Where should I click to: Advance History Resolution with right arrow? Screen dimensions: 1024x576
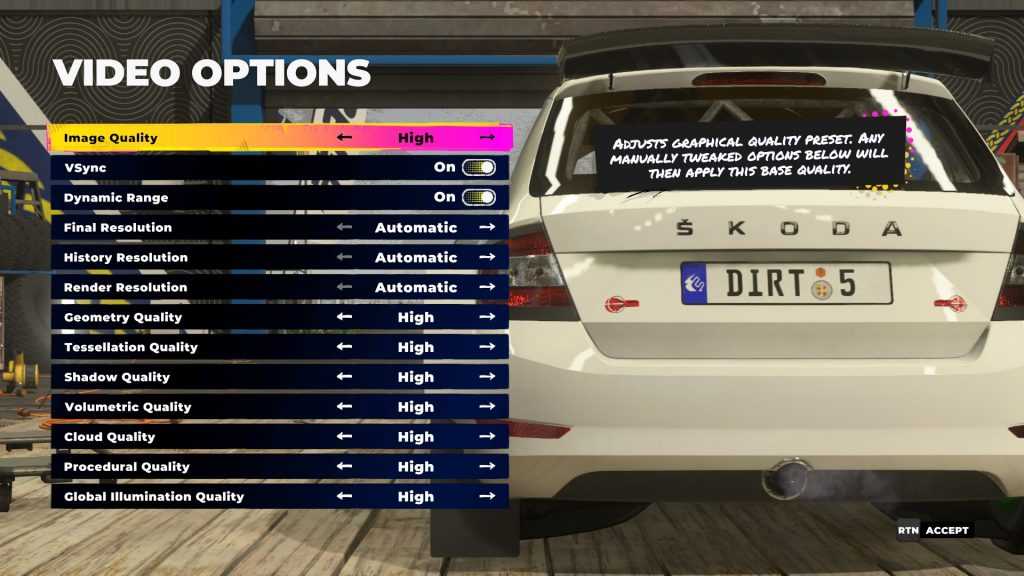pyautogui.click(x=487, y=257)
